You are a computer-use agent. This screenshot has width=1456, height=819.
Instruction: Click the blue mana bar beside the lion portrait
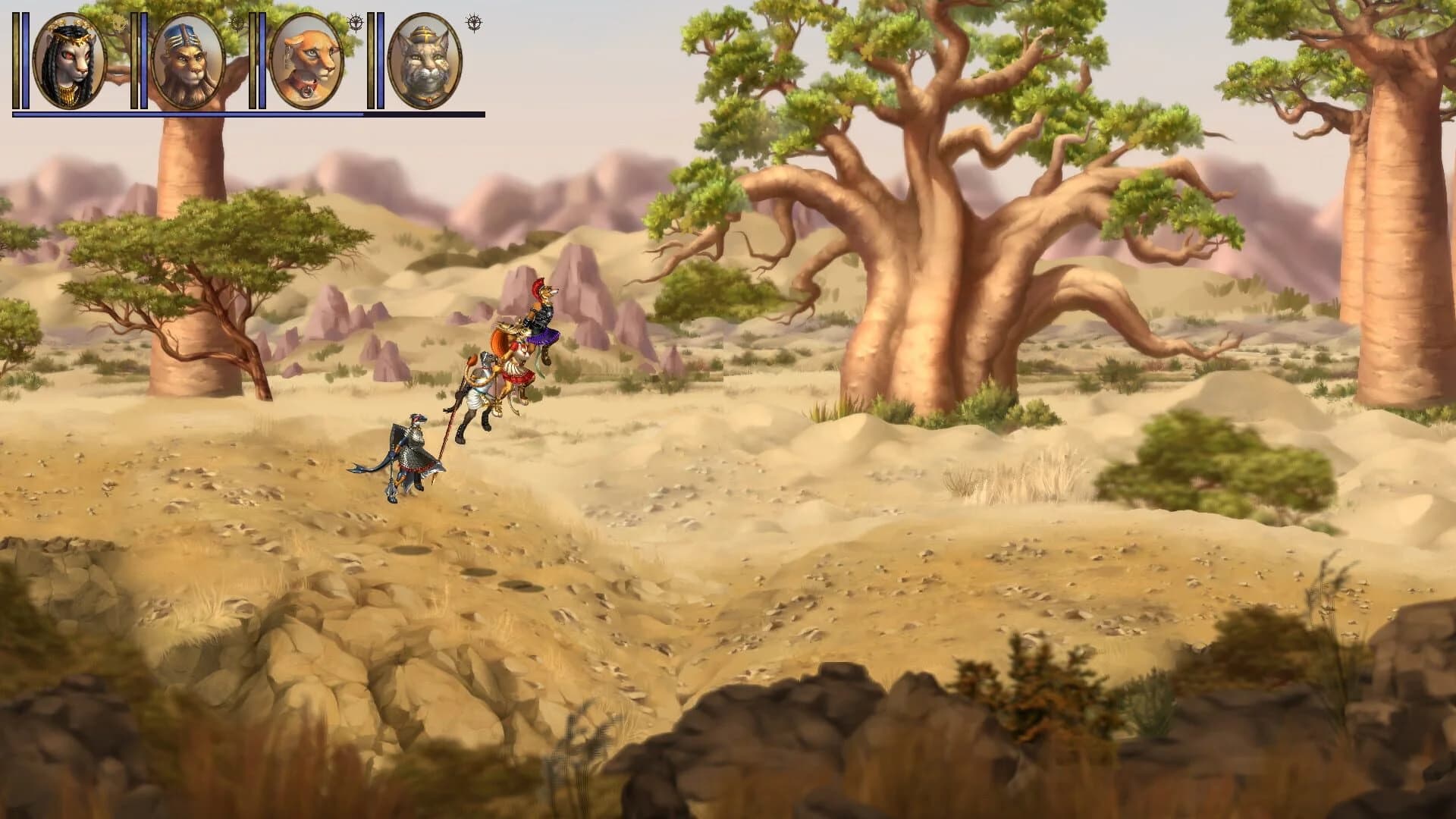(x=143, y=61)
